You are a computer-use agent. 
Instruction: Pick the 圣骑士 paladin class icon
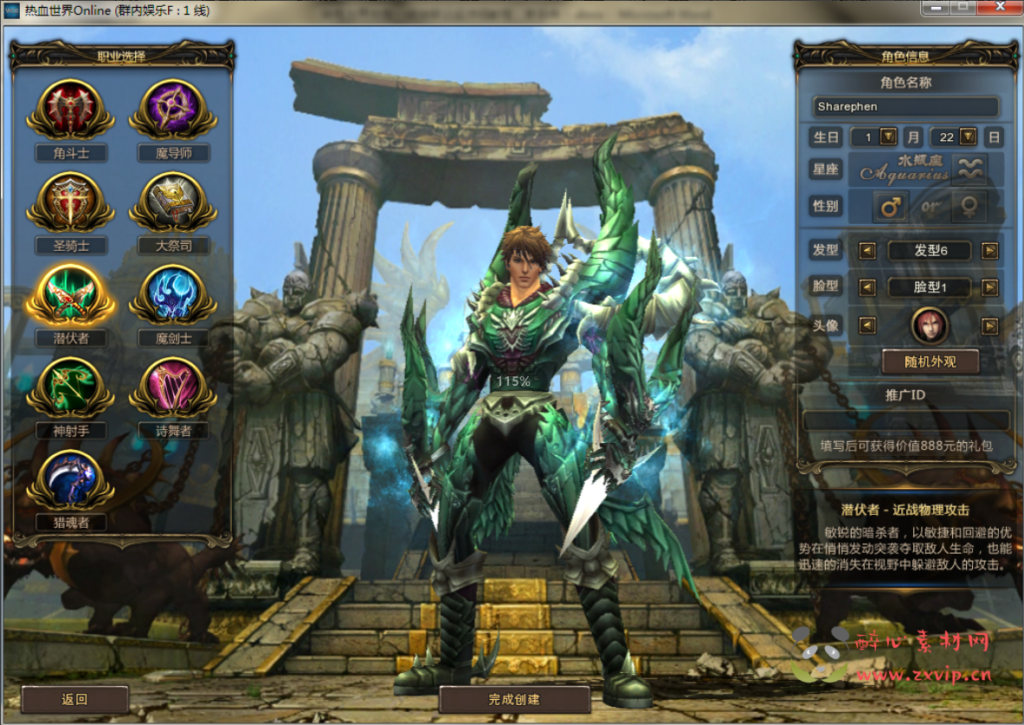(70, 201)
